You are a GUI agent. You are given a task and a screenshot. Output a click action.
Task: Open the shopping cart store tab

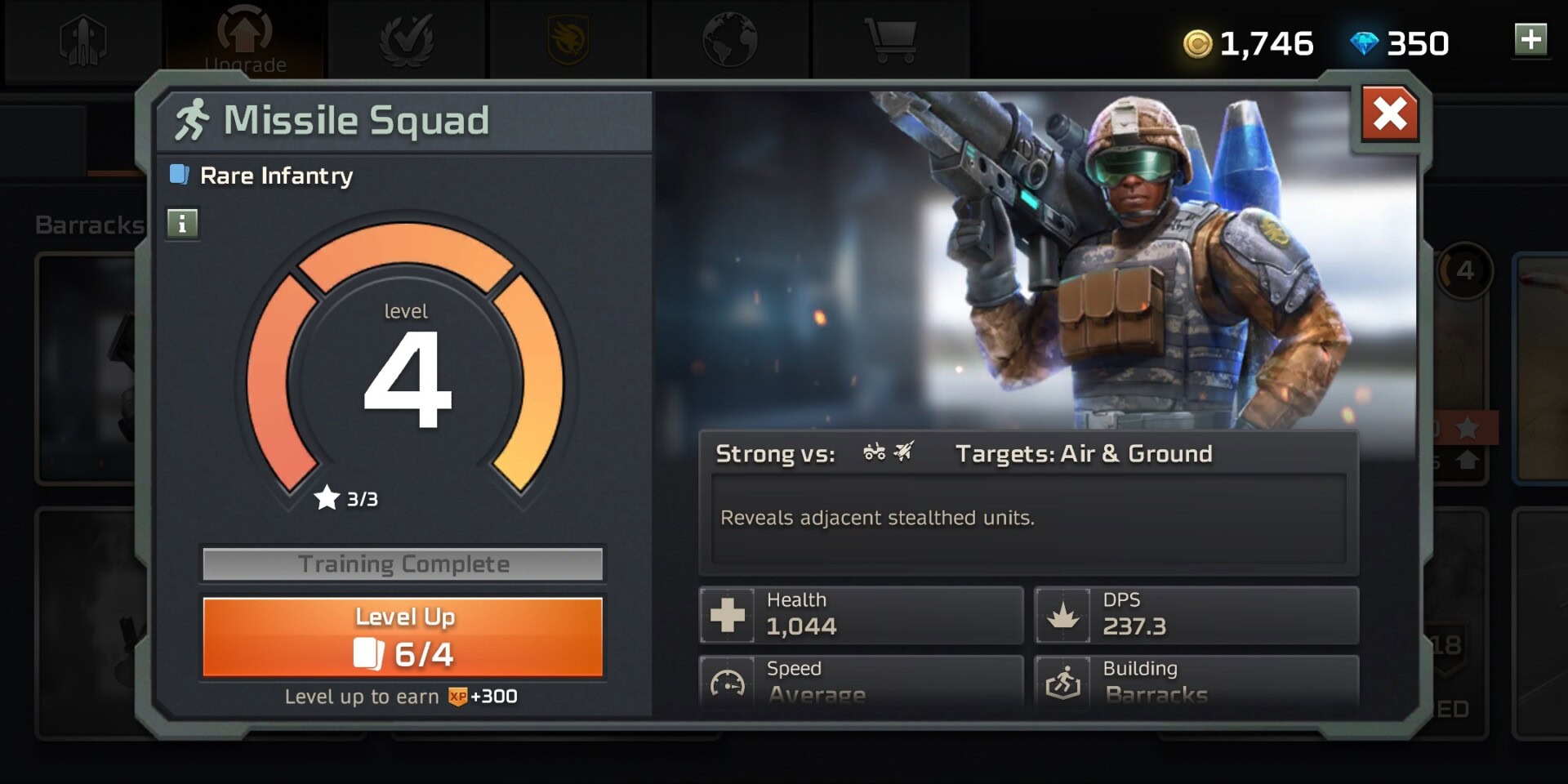891,39
